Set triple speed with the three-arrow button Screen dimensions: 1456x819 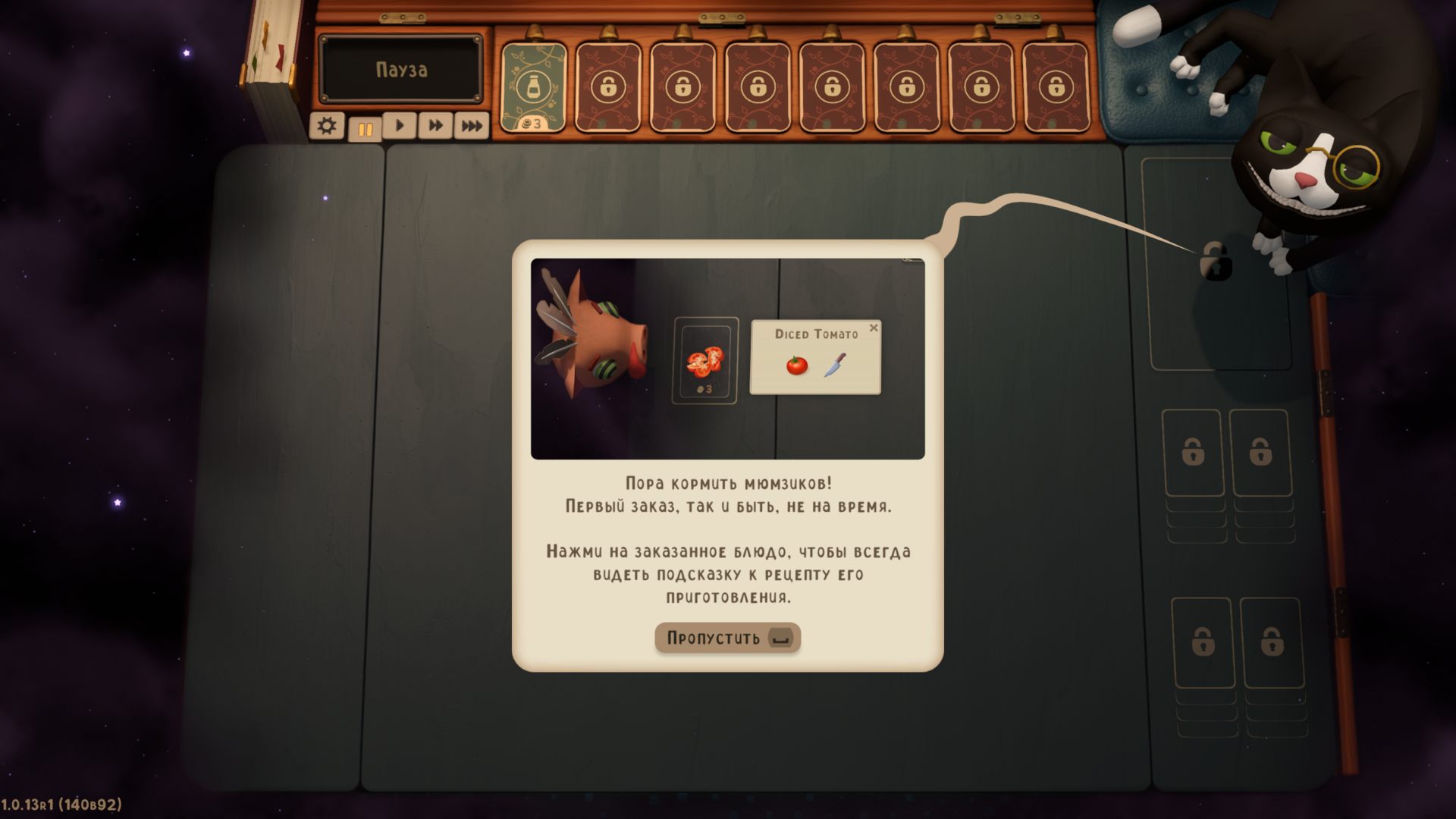[471, 126]
